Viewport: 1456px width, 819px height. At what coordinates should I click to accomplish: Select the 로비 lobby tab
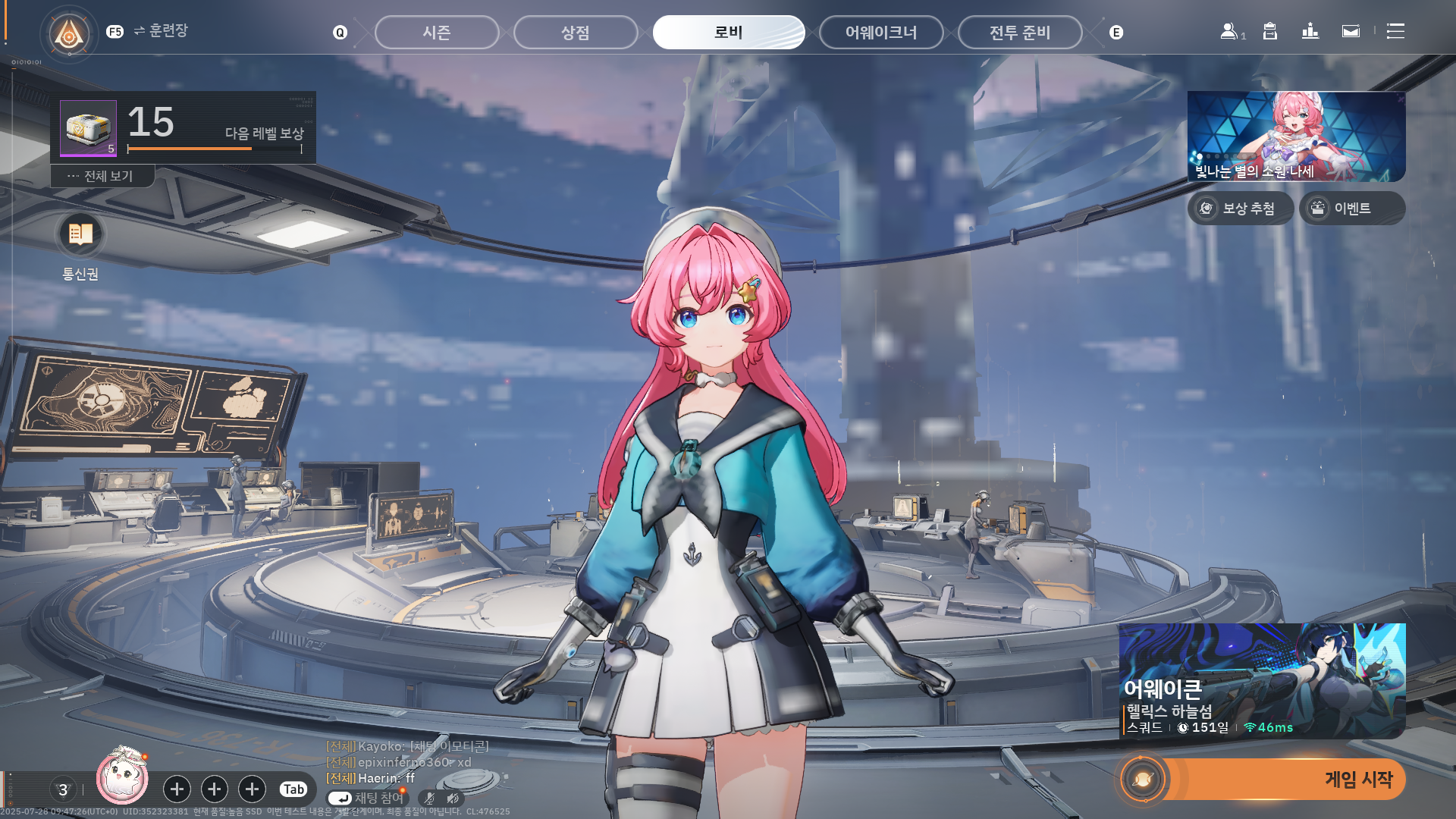point(728,33)
